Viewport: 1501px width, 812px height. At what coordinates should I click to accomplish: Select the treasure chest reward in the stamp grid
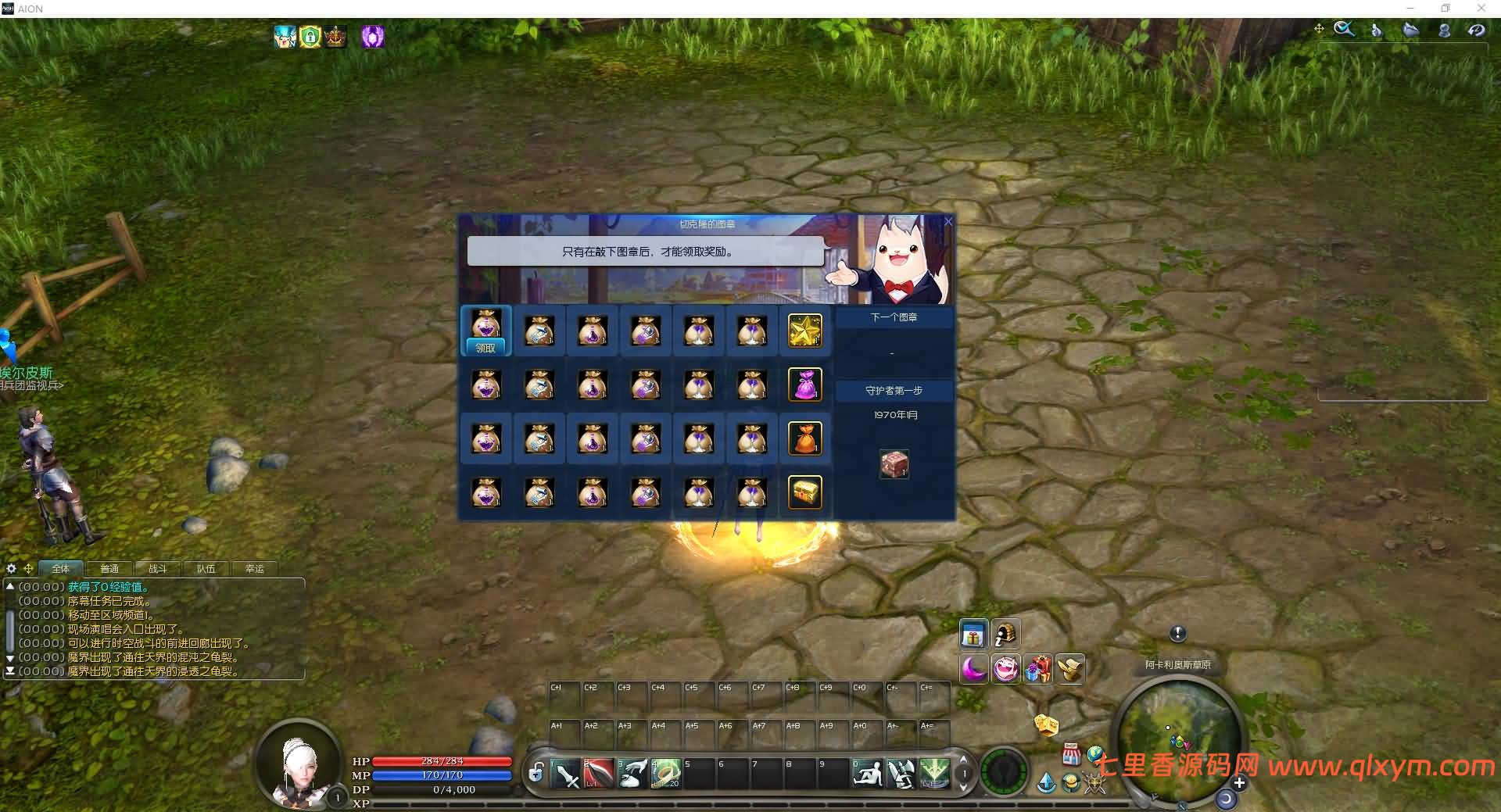point(805,492)
